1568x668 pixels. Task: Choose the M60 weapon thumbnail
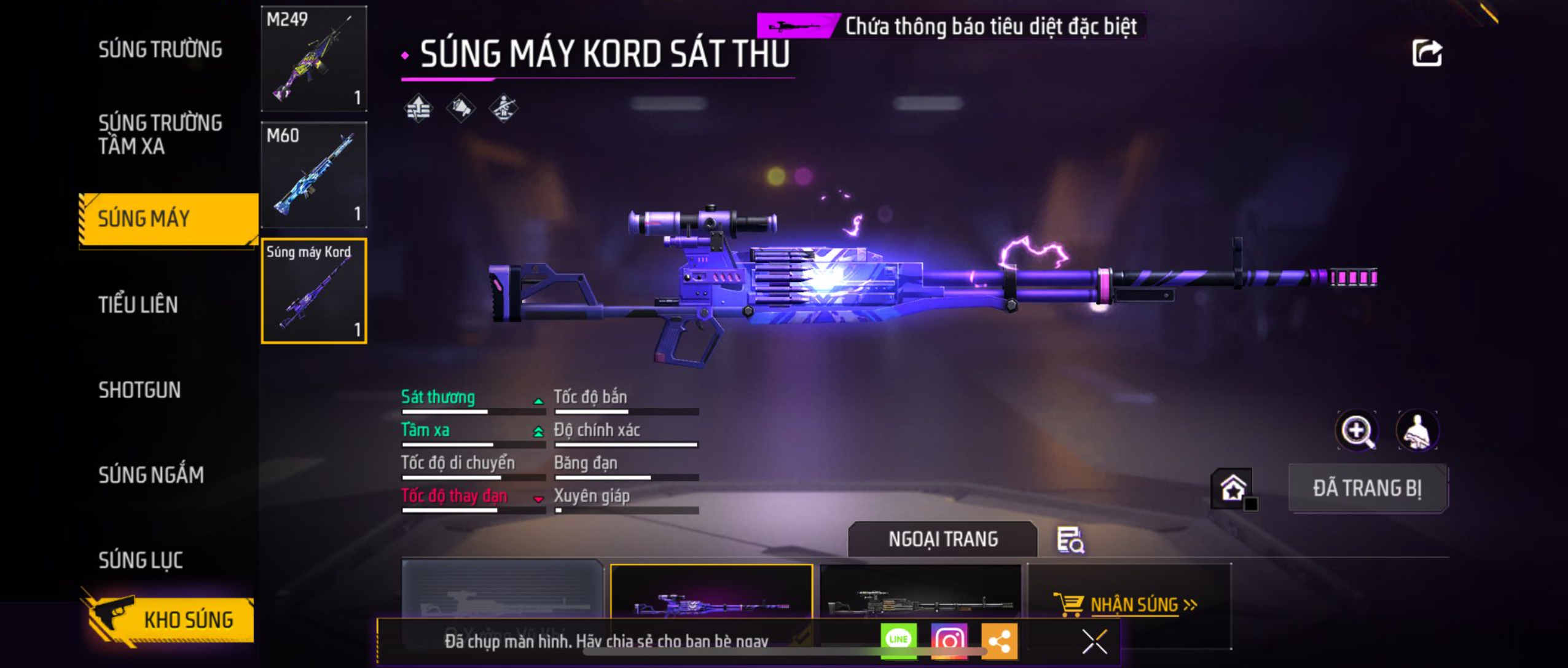[314, 175]
